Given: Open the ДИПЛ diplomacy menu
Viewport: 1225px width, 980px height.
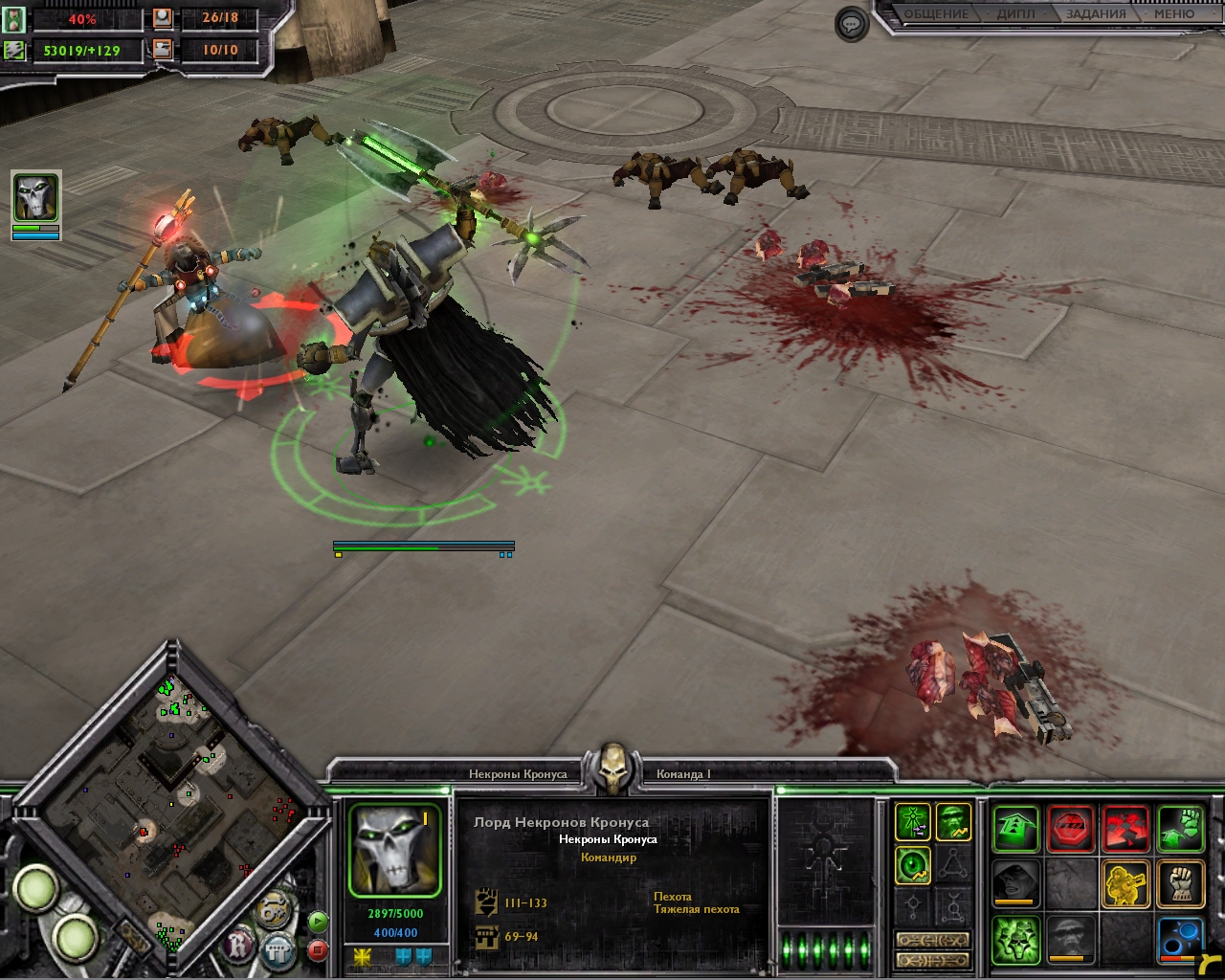Looking at the screenshot, I should tap(1015, 14).
